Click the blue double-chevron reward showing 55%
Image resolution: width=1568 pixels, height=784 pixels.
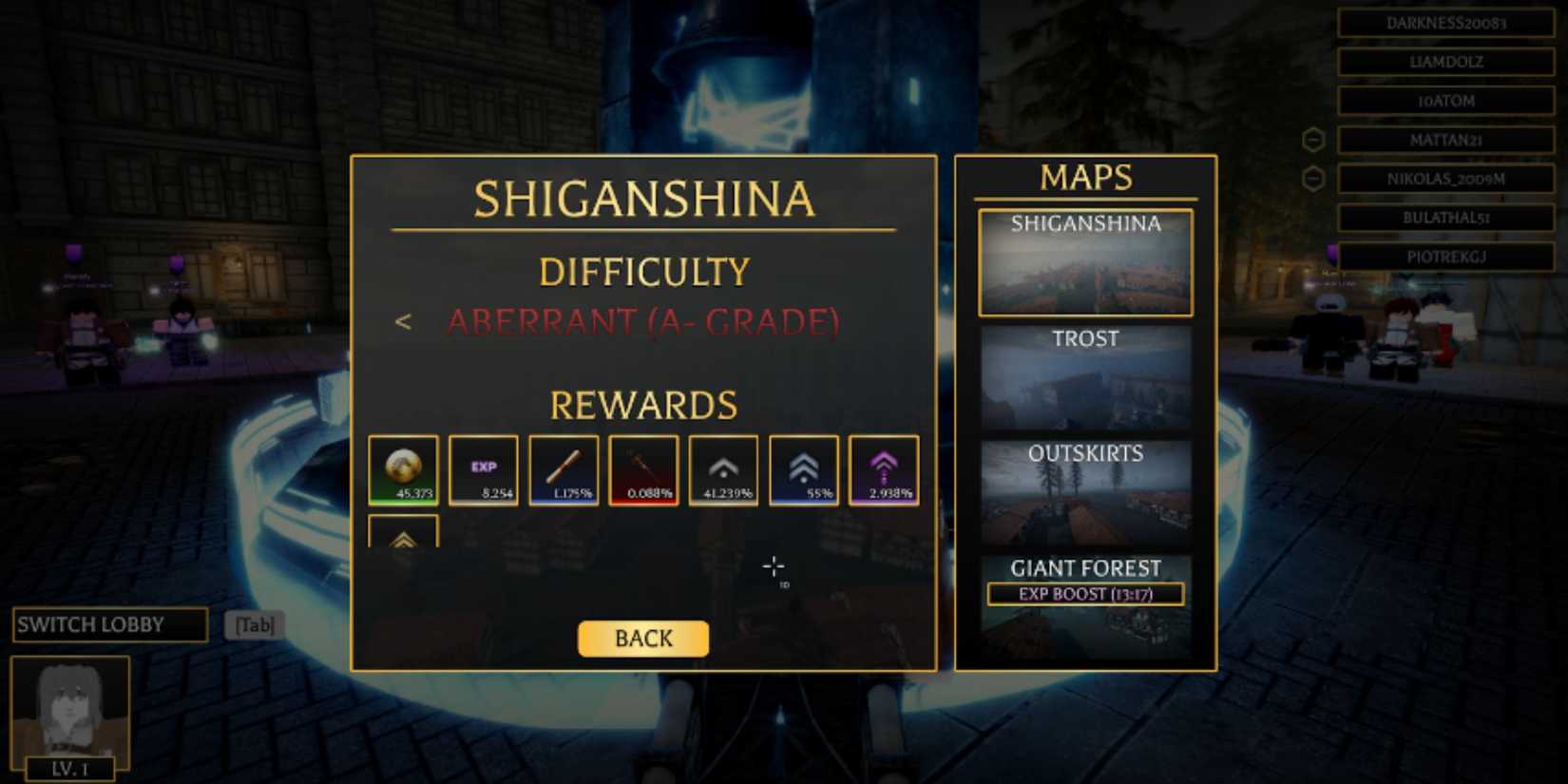(805, 469)
